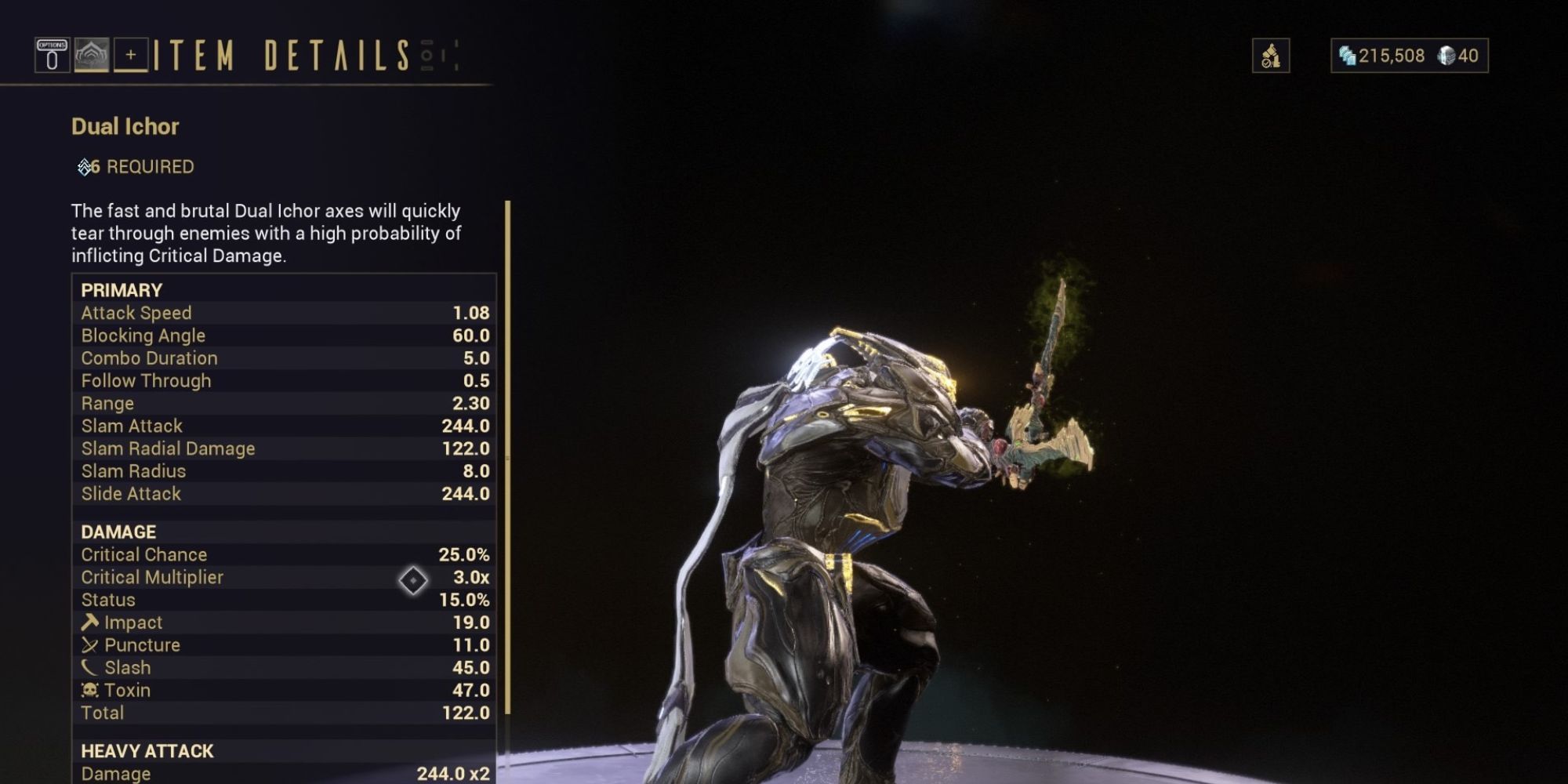Toggle the top dash indicator beside the title
Screen dimensions: 1568x784
click(425, 42)
